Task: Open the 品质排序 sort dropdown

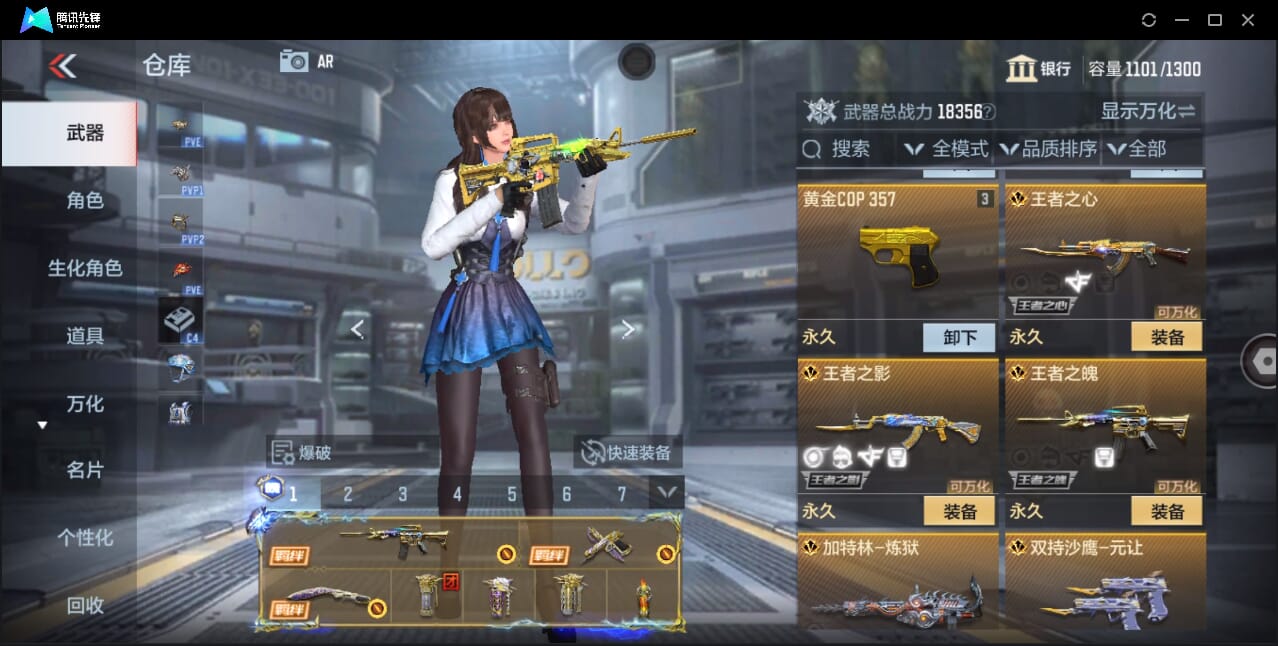Action: [x=1048, y=149]
